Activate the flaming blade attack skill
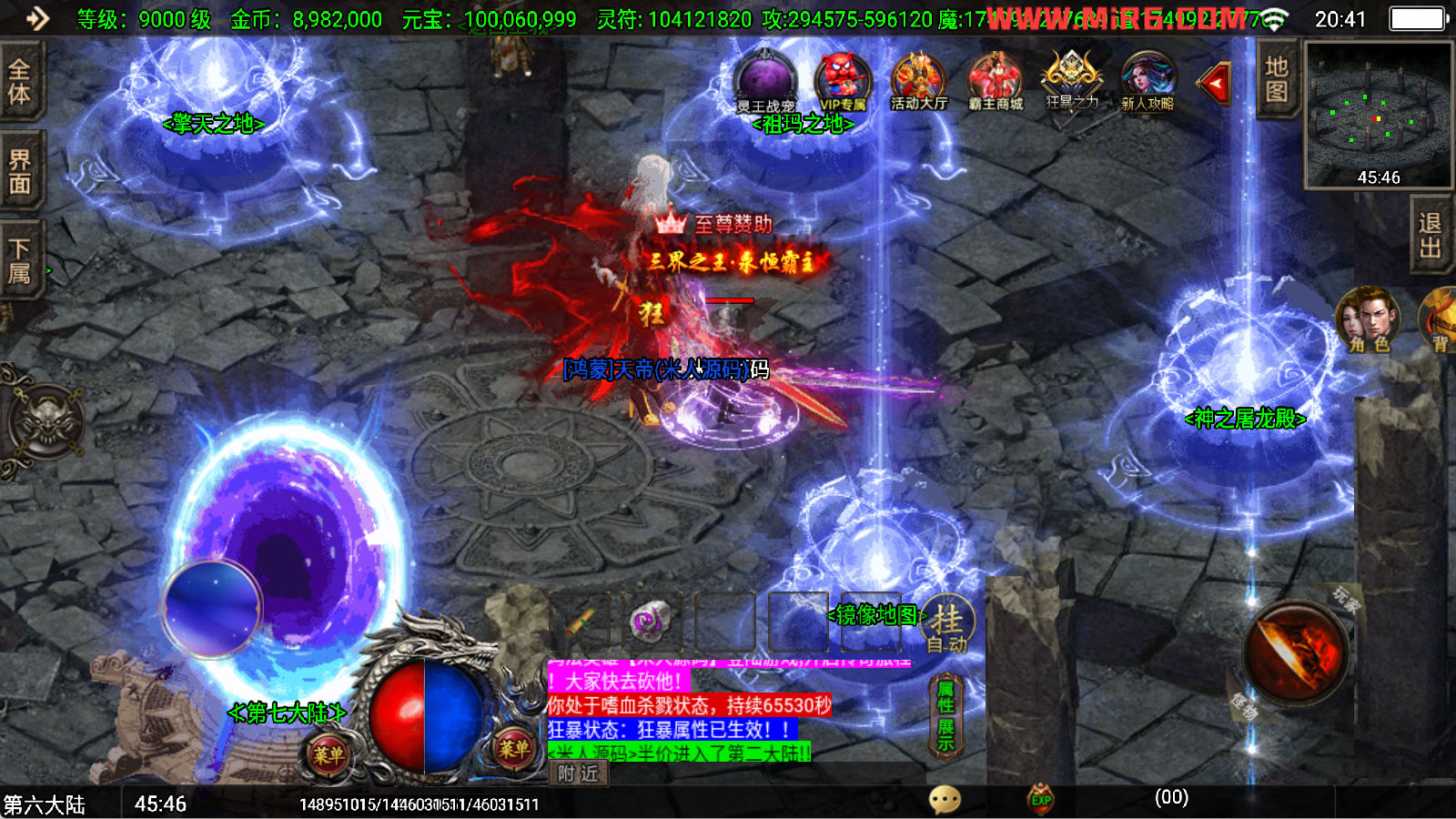This screenshot has width=1456, height=819. [1296, 652]
